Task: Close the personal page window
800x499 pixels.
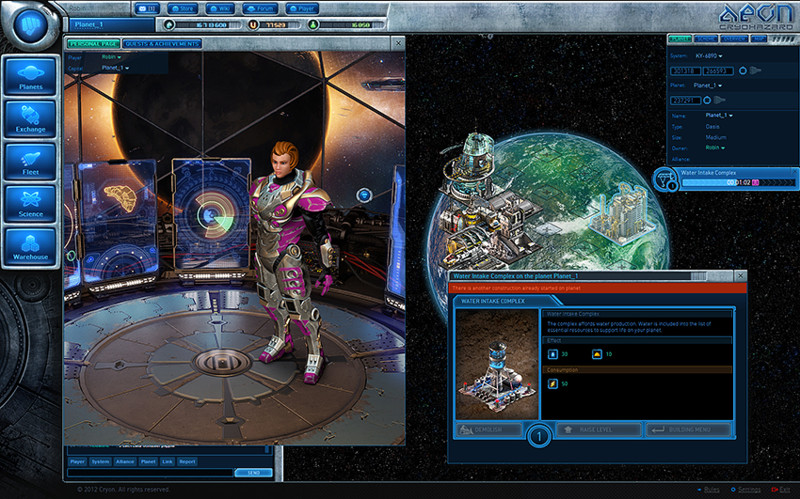Action: click(399, 44)
